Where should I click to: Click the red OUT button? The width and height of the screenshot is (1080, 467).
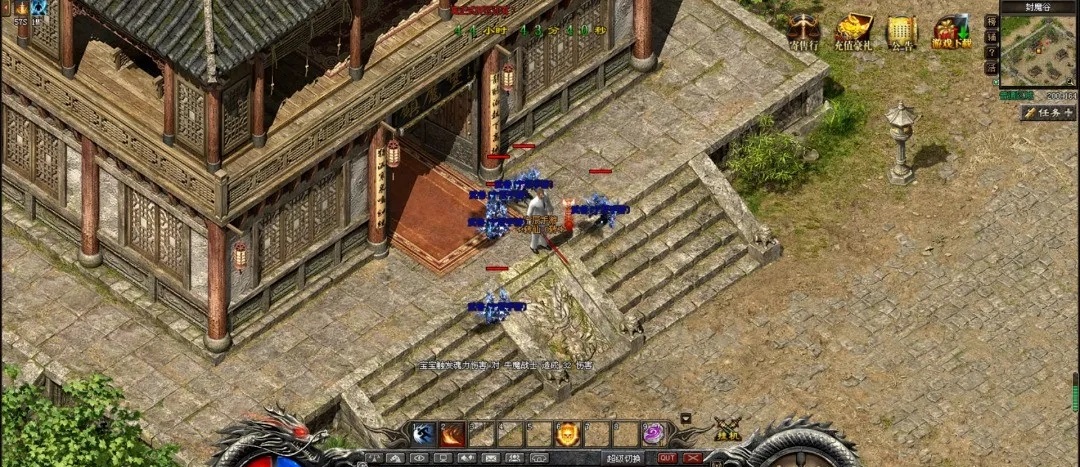667,458
